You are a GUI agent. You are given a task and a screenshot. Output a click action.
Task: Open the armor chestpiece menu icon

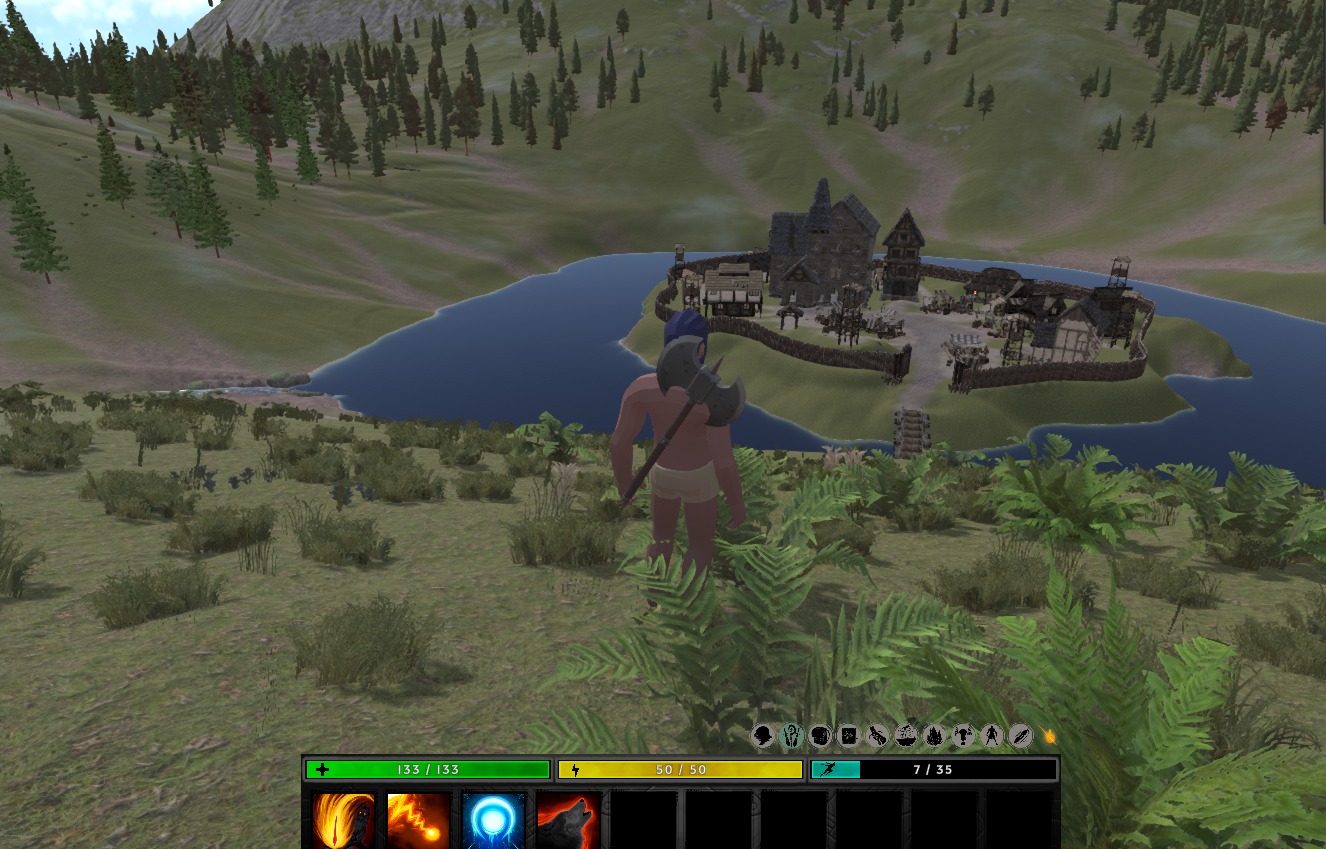(963, 736)
